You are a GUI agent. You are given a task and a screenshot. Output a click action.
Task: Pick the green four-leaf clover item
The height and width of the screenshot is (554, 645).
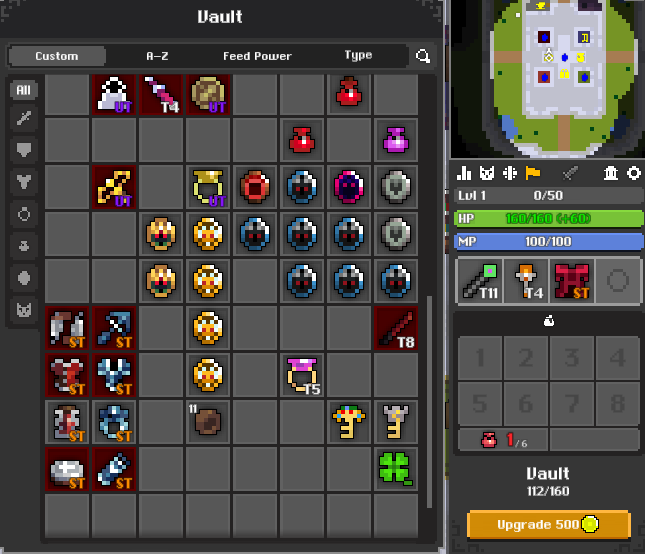pos(396,467)
